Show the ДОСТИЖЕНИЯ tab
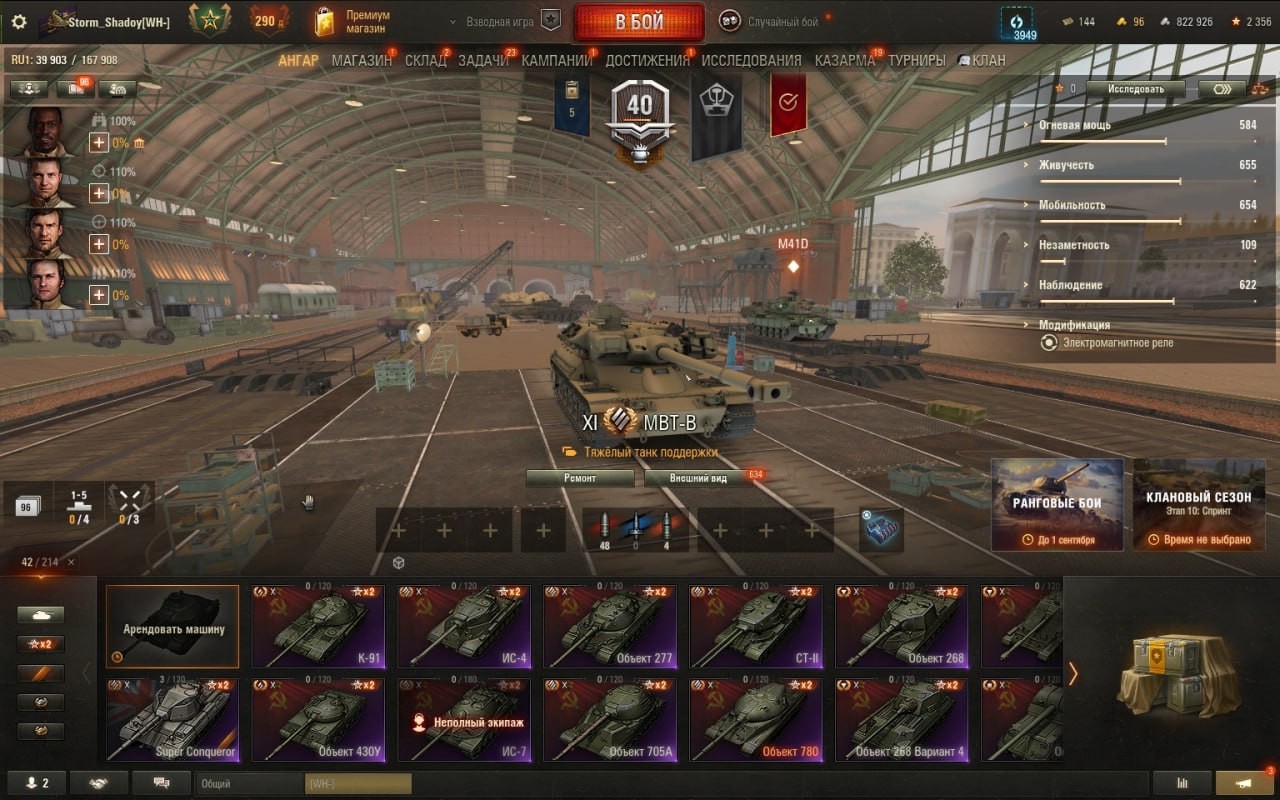Image resolution: width=1280 pixels, height=800 pixels. coord(647,60)
